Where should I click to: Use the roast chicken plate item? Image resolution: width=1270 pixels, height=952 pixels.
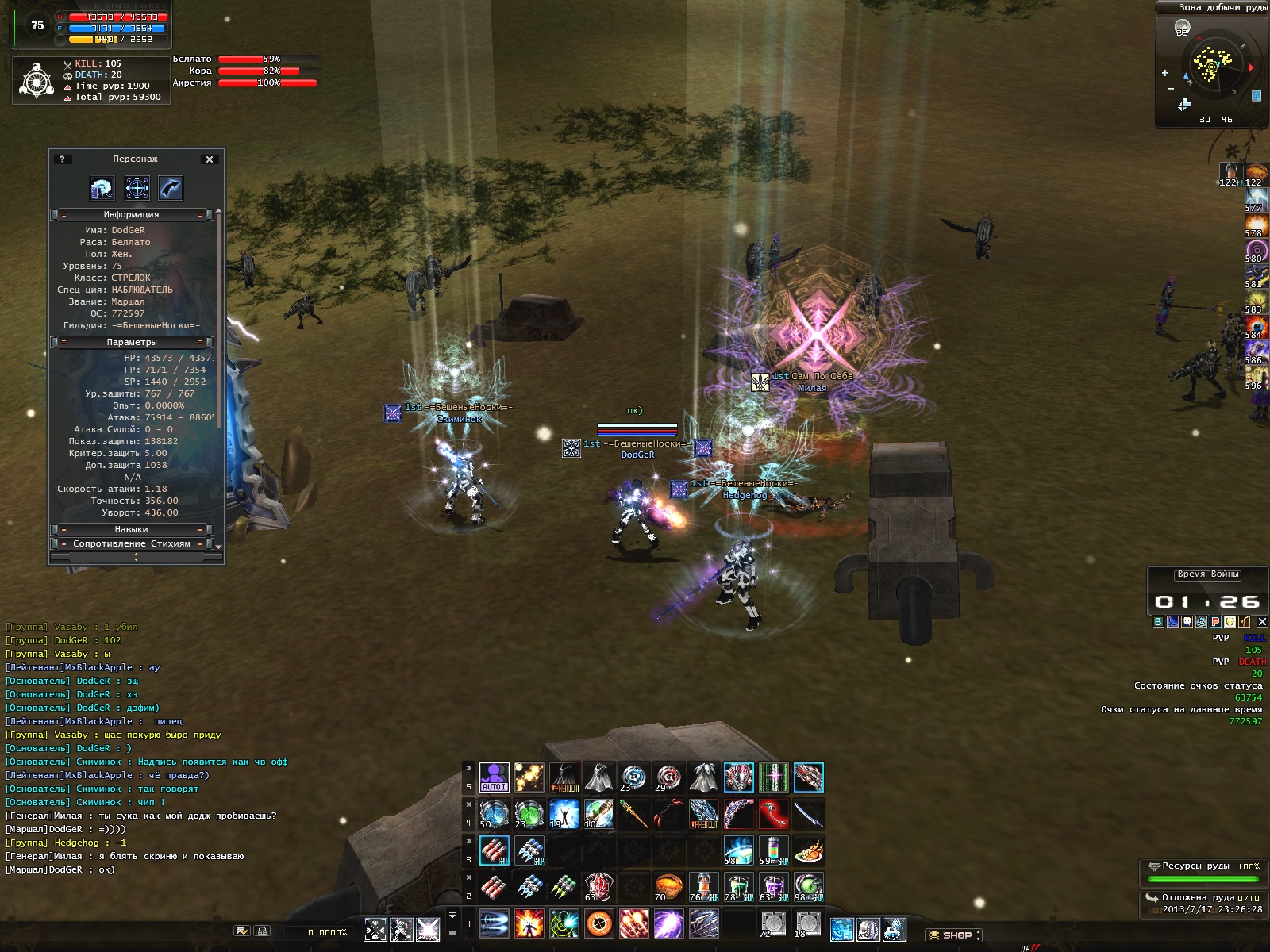click(x=808, y=851)
